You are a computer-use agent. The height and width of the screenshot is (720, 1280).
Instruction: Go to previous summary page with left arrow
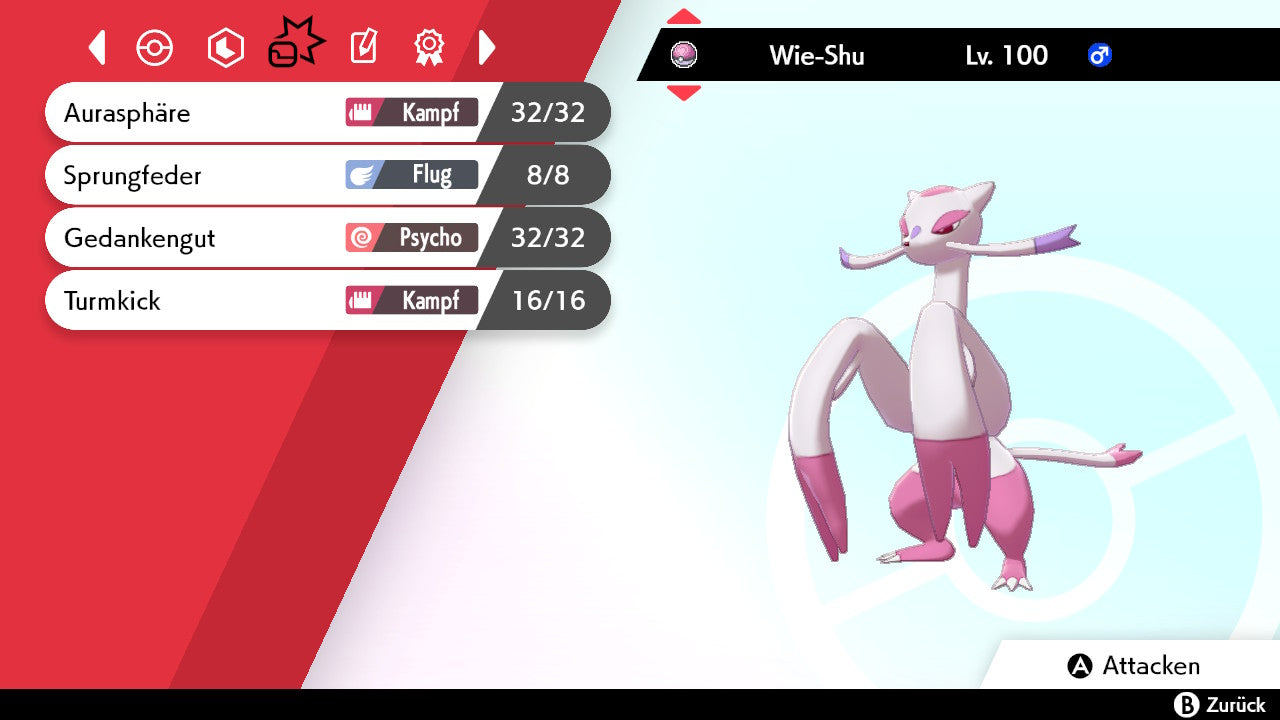tap(97, 47)
